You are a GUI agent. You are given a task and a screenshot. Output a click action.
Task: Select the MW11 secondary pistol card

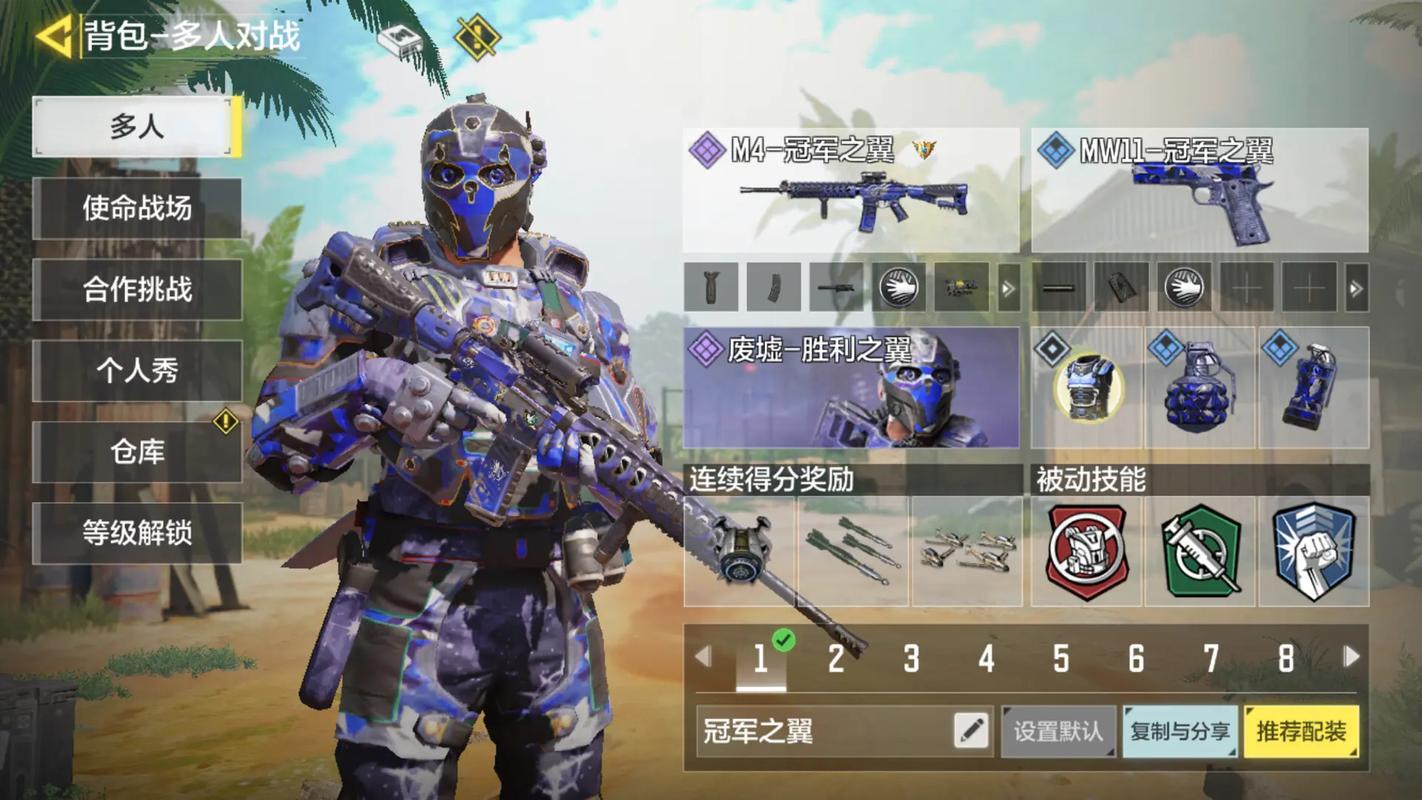coord(1199,190)
